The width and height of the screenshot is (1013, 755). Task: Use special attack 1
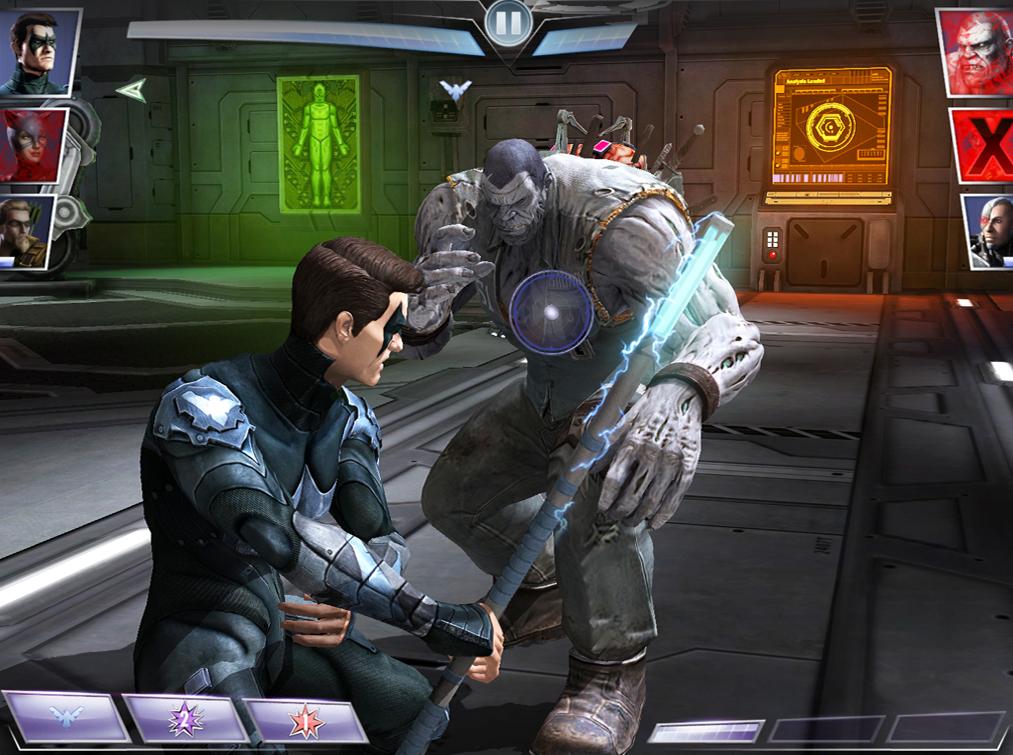pyautogui.click(x=305, y=720)
